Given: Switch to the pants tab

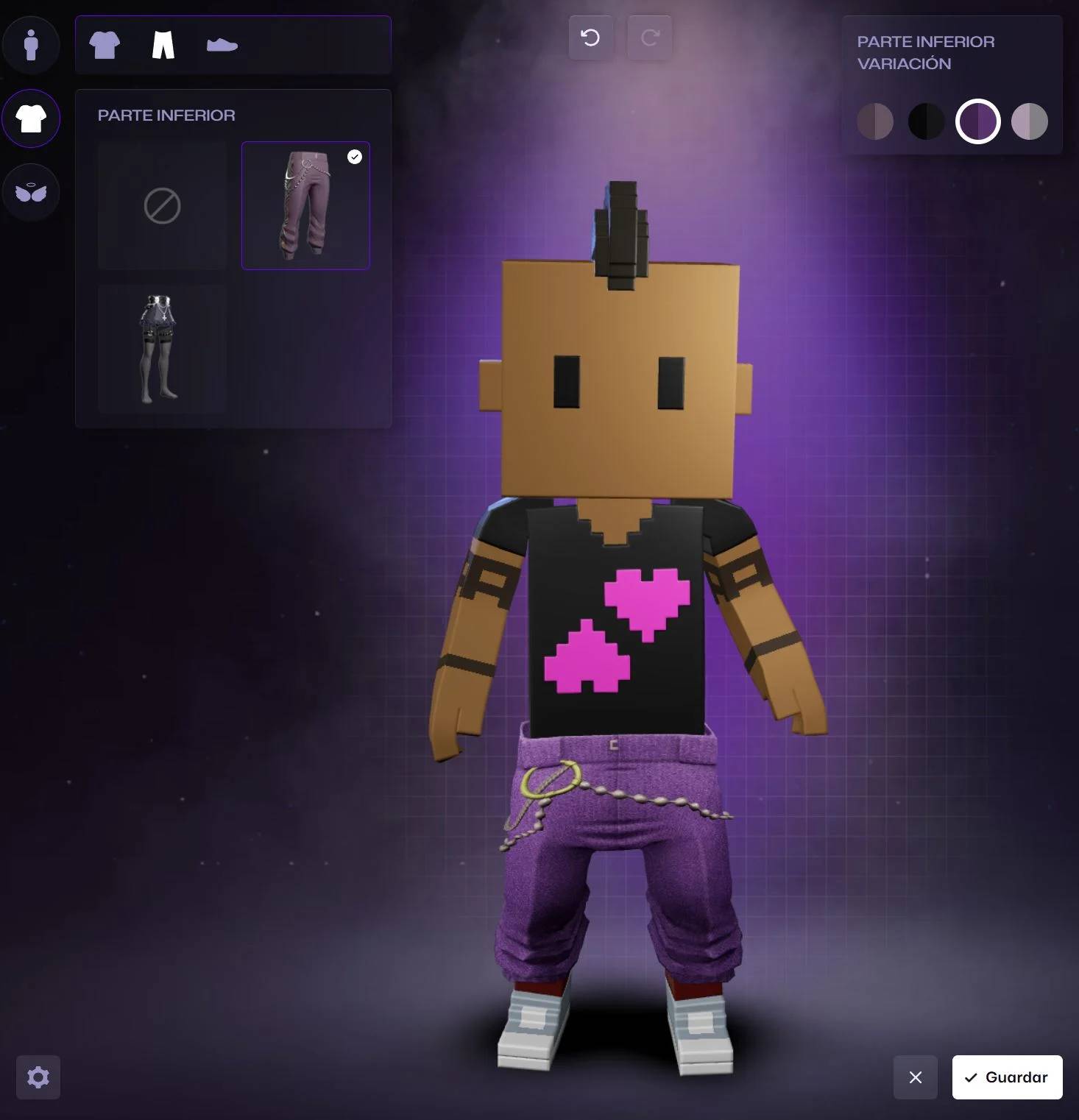Looking at the screenshot, I should pos(163,45).
